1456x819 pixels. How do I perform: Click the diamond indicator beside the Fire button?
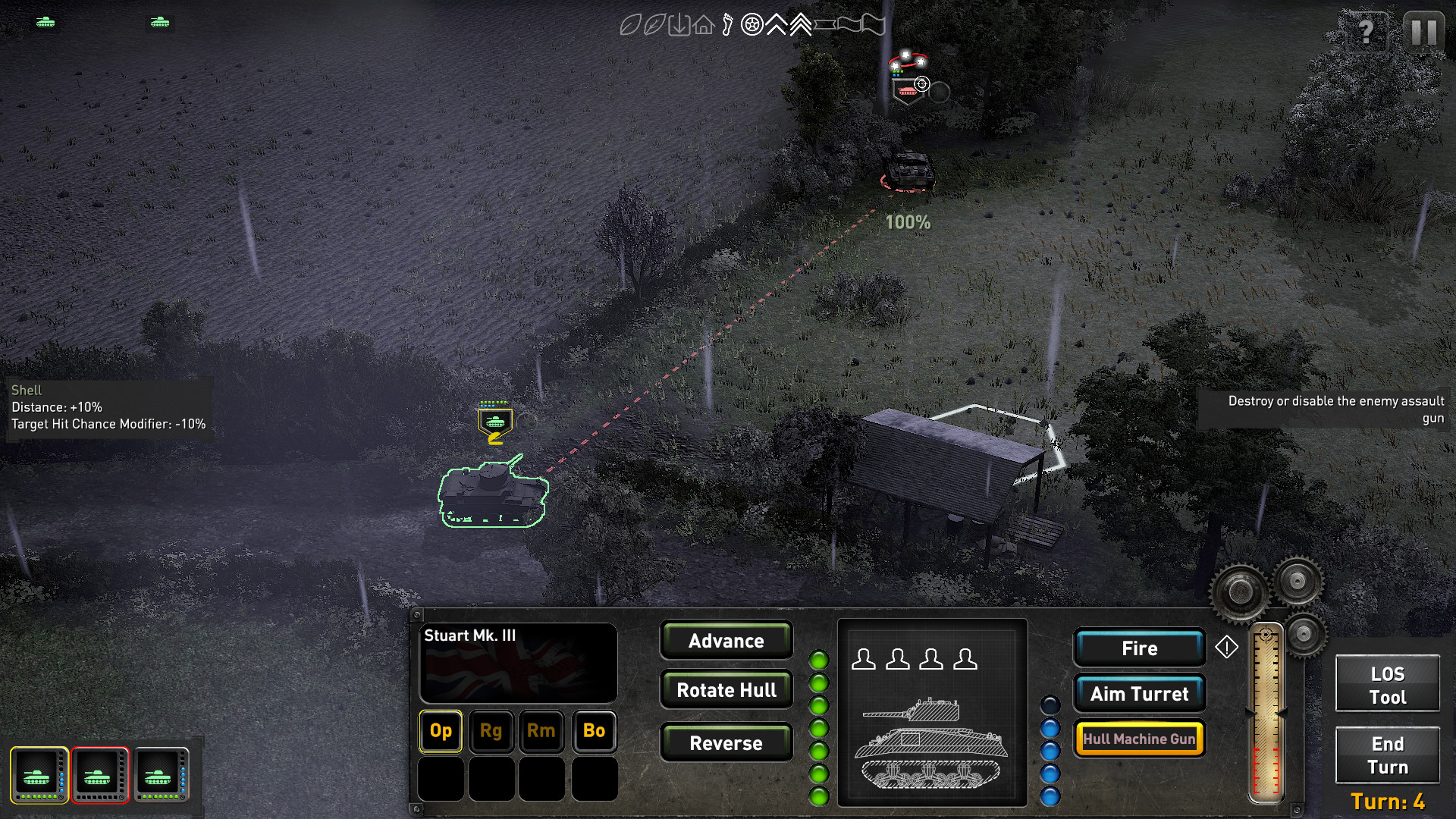(x=1227, y=648)
